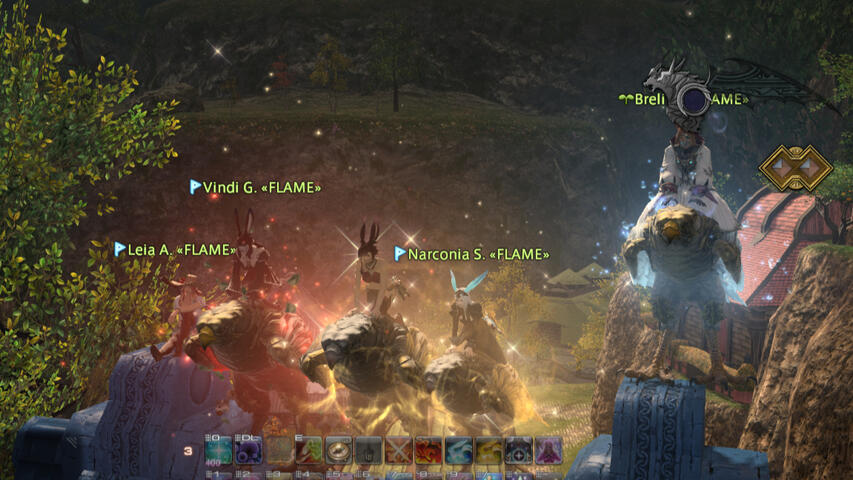Use the purple swirl hotbar ability
This screenshot has height=480, width=853.
(249, 452)
